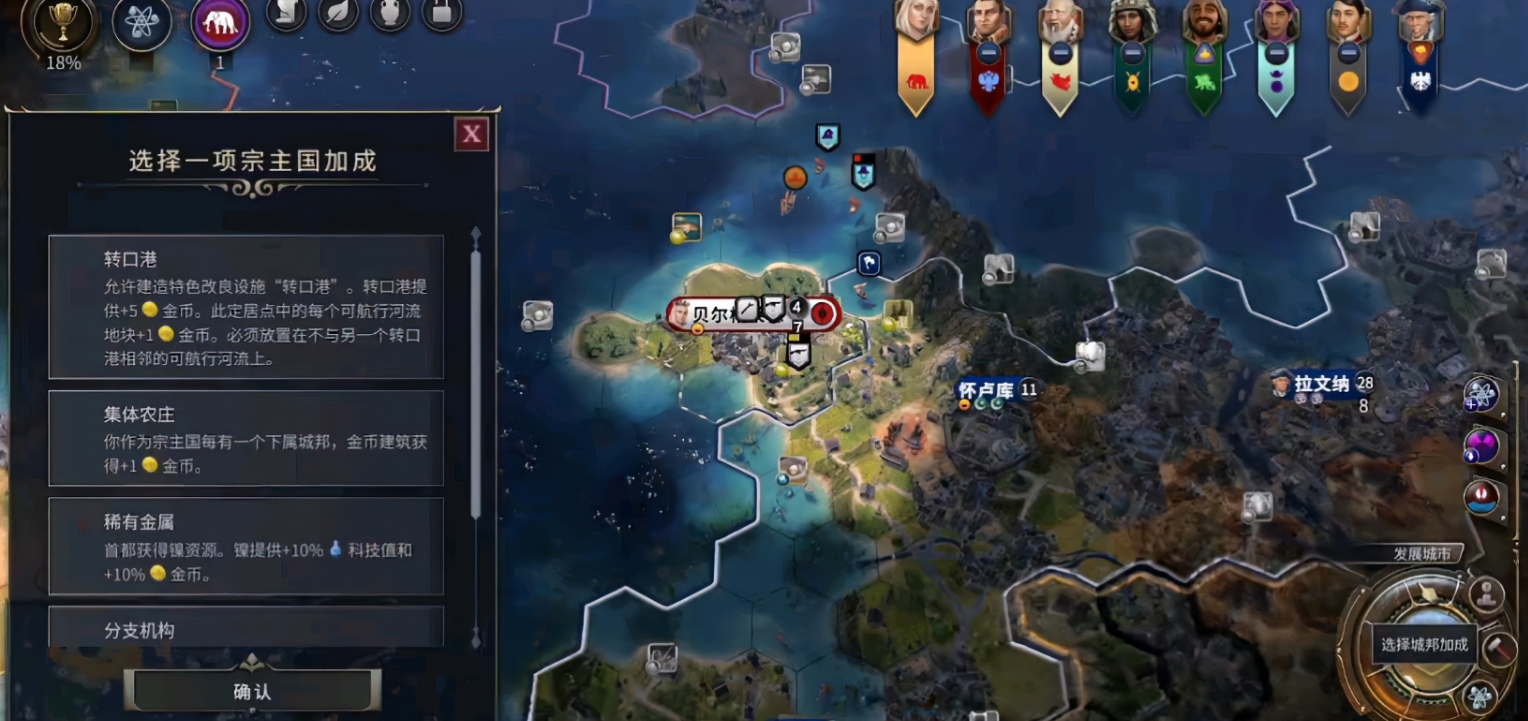This screenshot has height=721, width=1528.
Task: Pick the 稀有金属 bonus option
Action: point(246,546)
